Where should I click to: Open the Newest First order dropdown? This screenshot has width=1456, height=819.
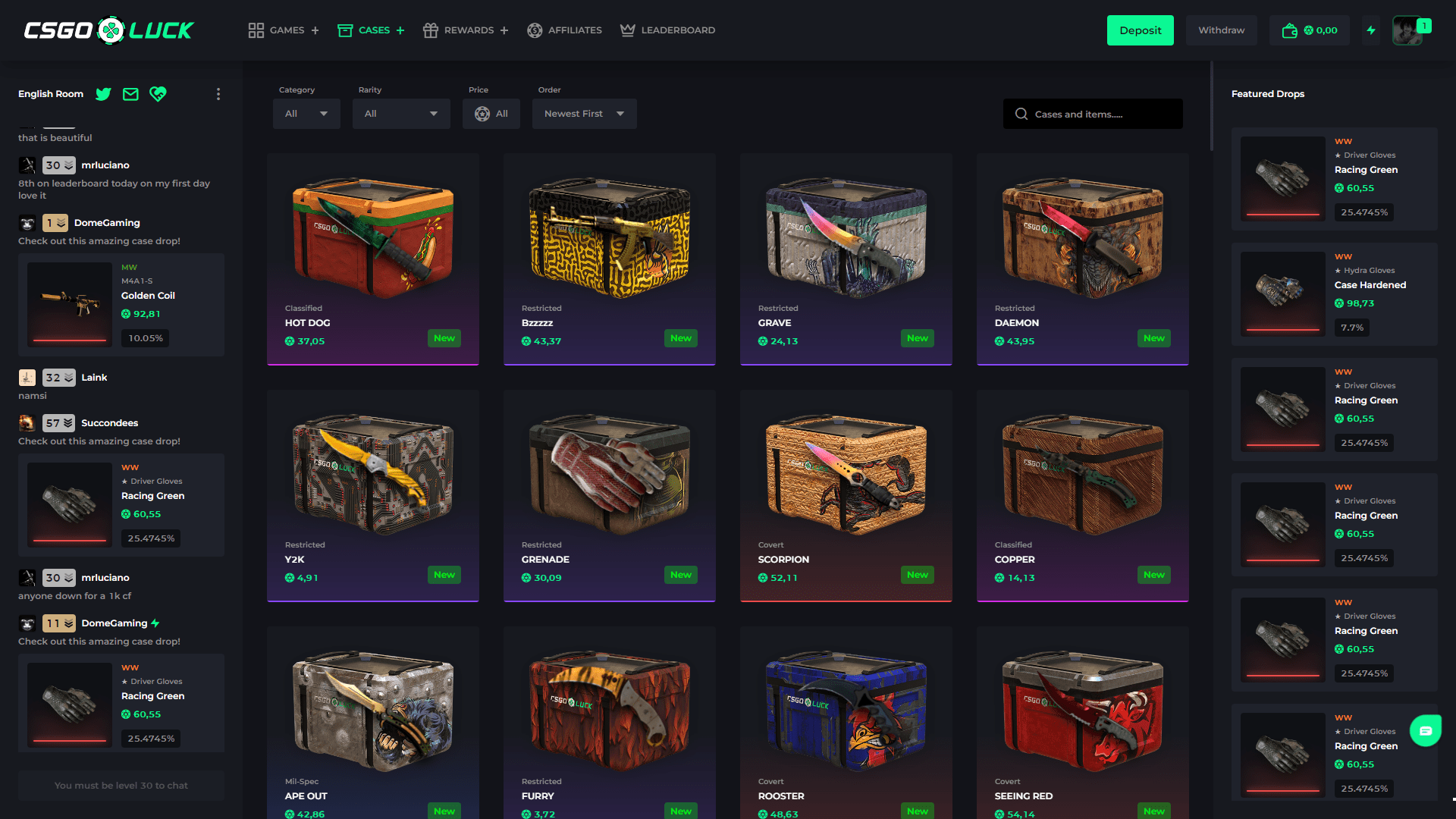coord(584,113)
